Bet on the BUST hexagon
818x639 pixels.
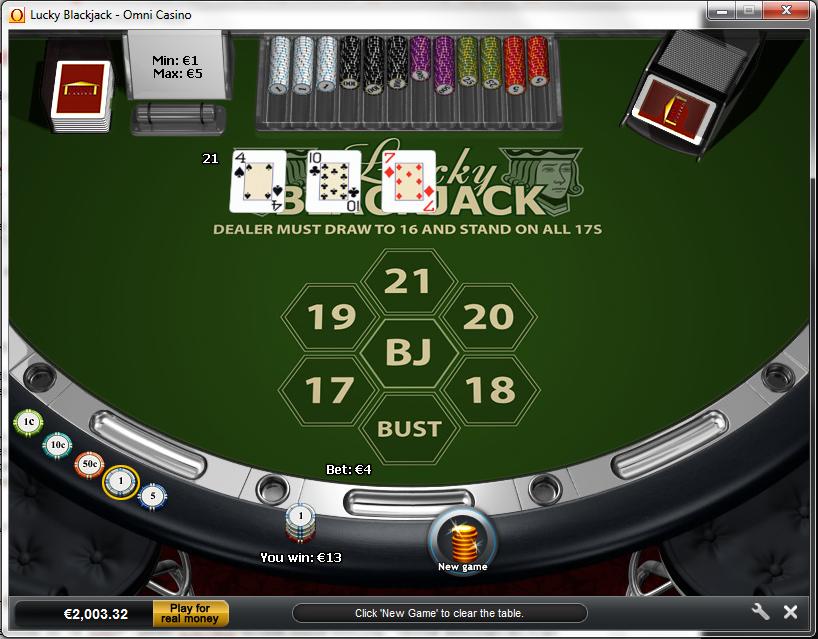click(x=409, y=428)
